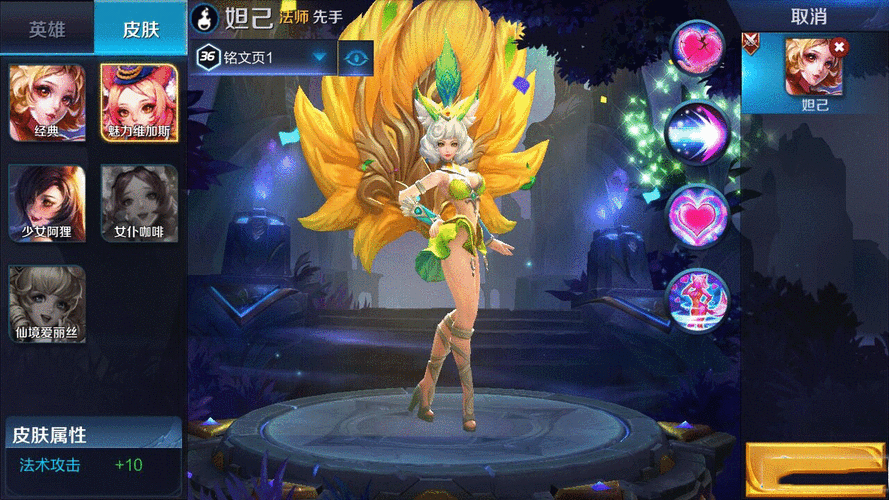Image resolution: width=889 pixels, height=500 pixels.
Task: Select the 仙境爱丽丝 skin
Action: pyautogui.click(x=47, y=304)
